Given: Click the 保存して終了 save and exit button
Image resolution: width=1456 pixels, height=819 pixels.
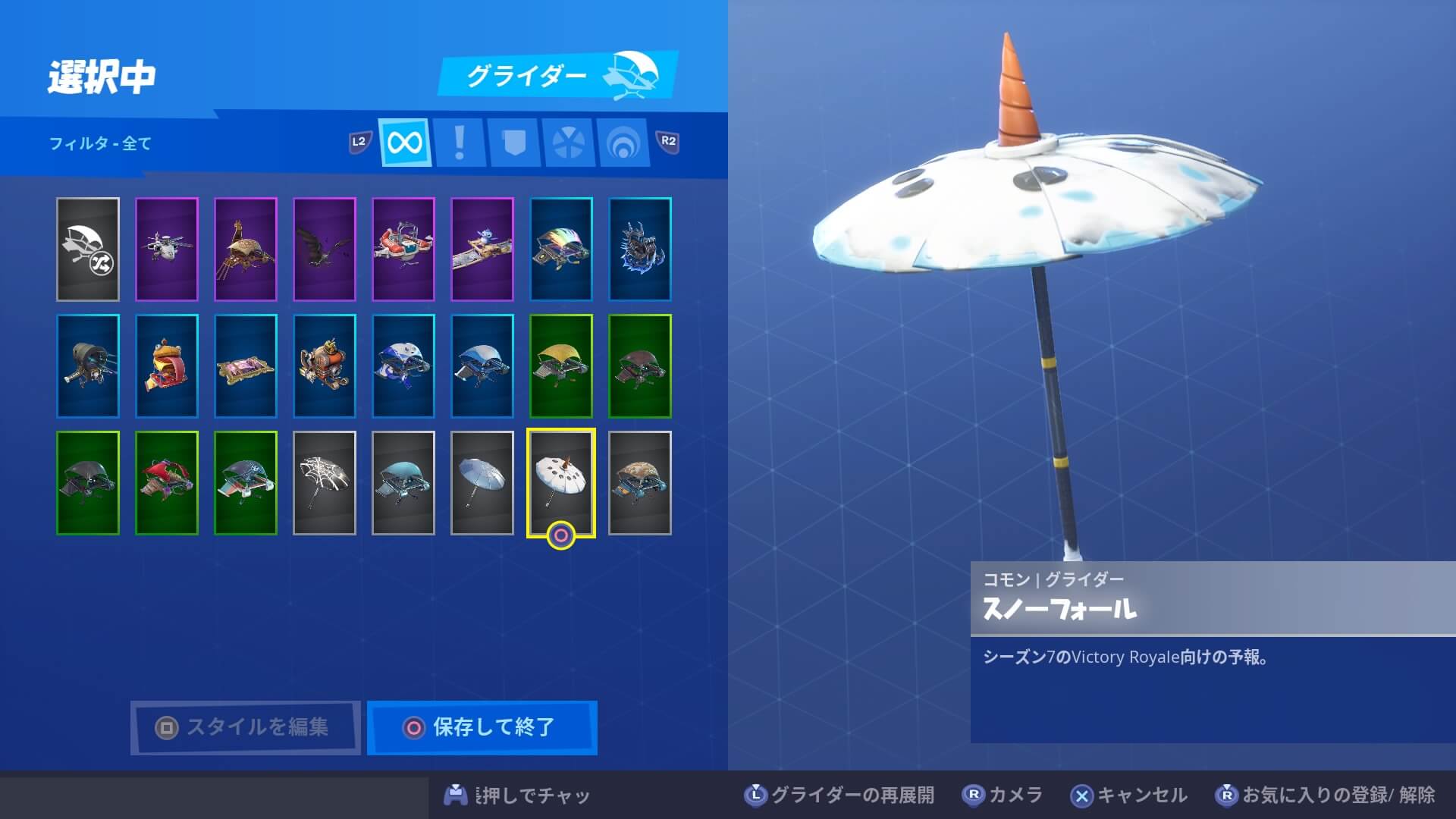Looking at the screenshot, I should [482, 727].
